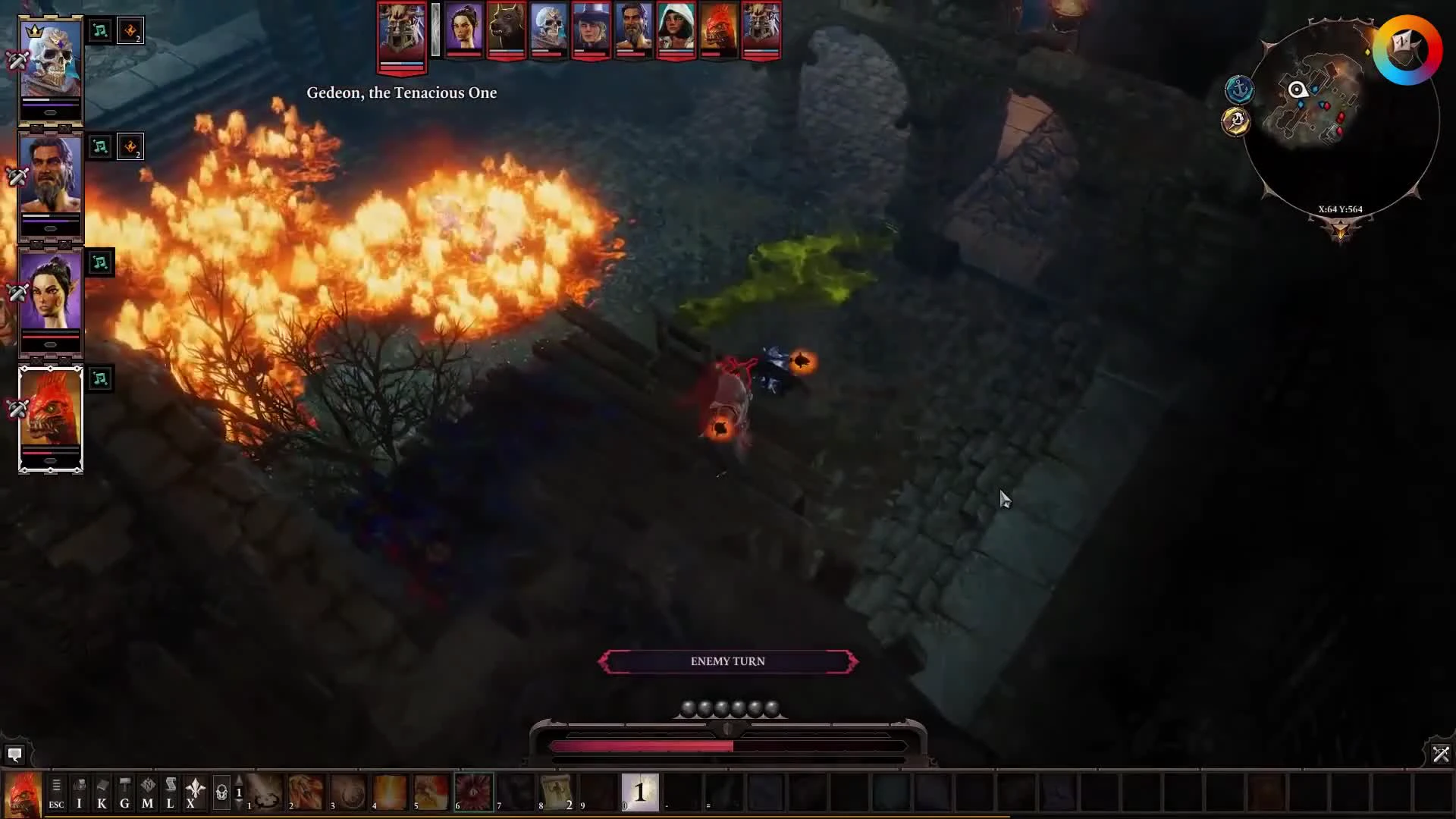Image resolution: width=1456 pixels, height=819 pixels.
Task: Open the chat speech bubble button
Action: pyautogui.click(x=14, y=755)
